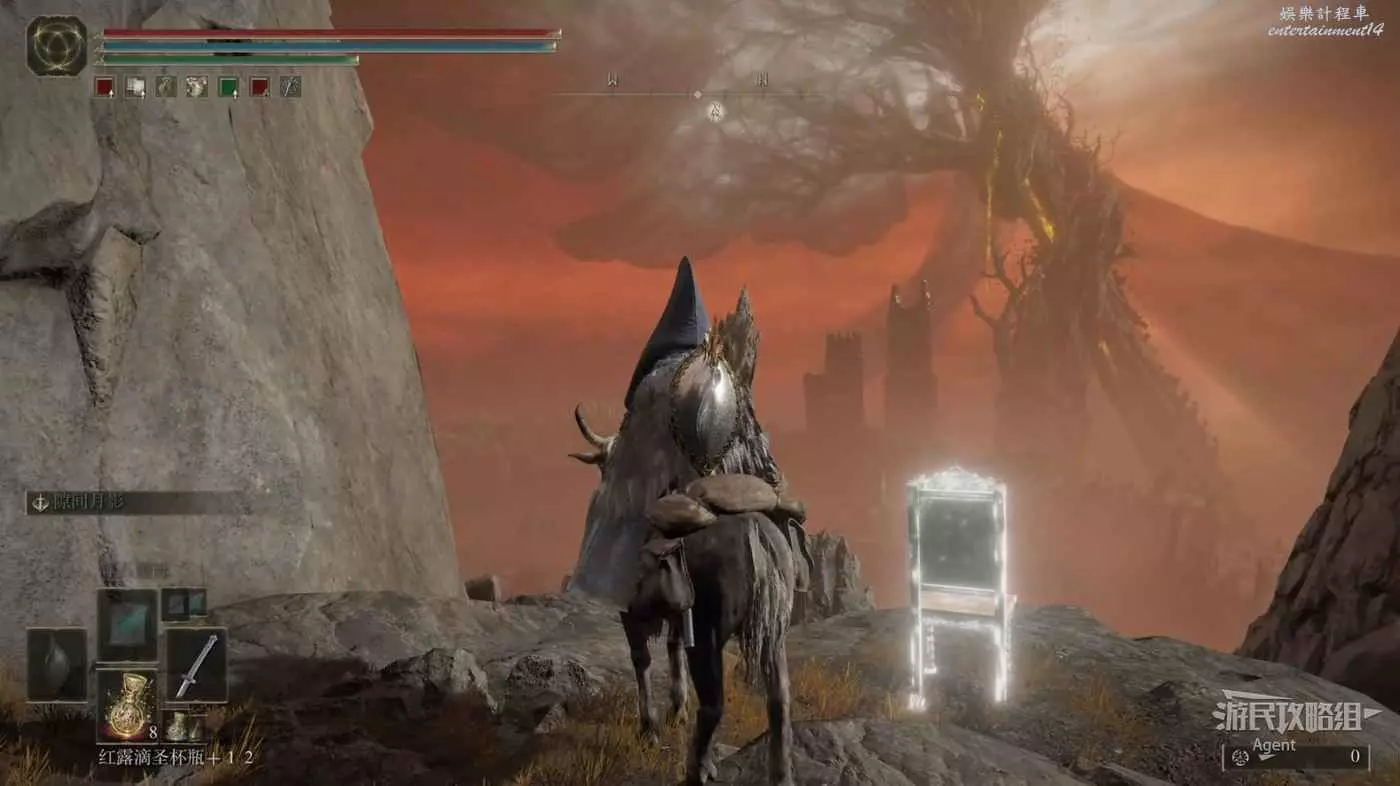Use the golden crimson tears flask slot
1400x786 pixels.
tap(127, 704)
